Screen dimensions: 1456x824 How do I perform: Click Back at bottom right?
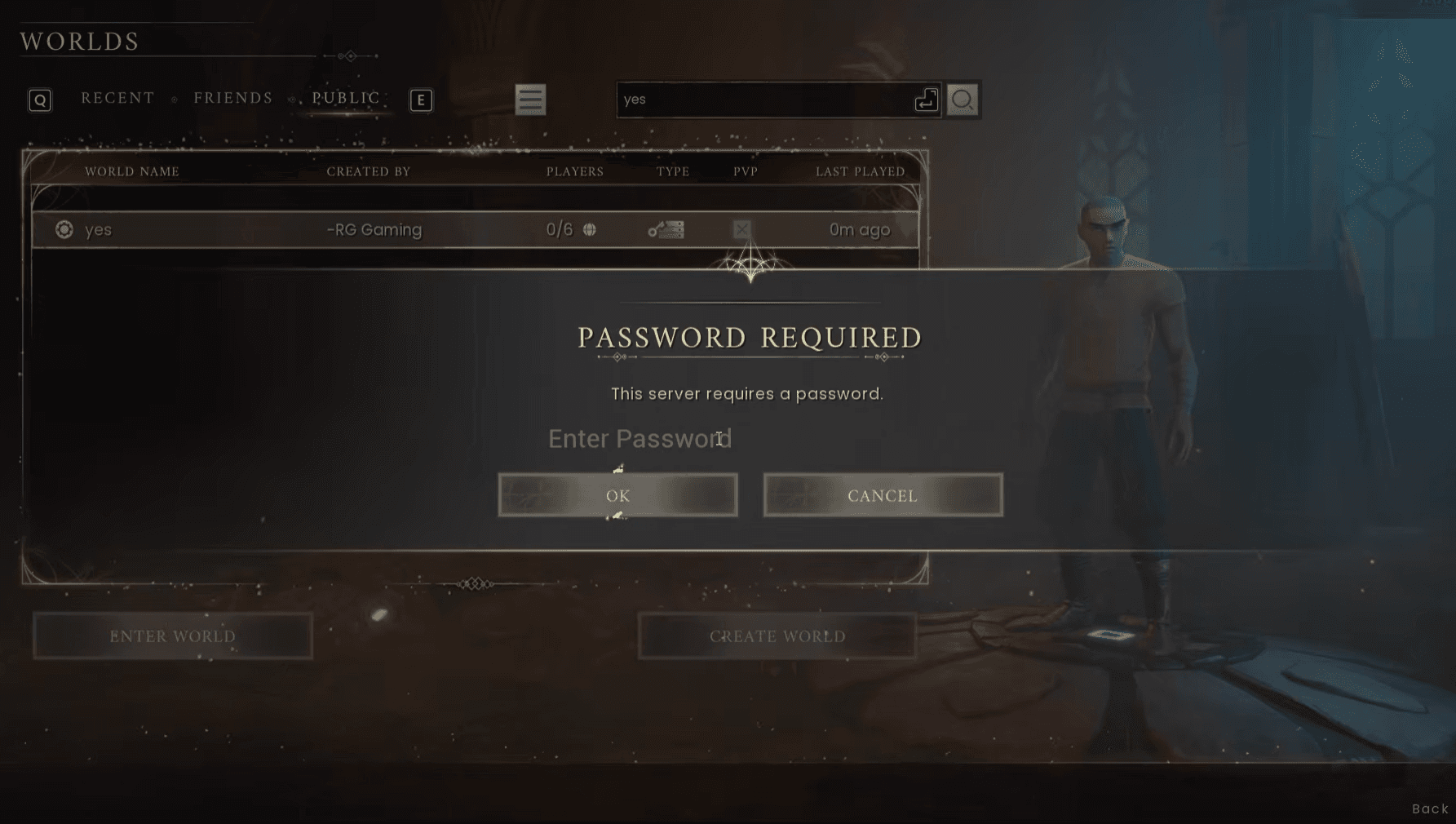(x=1430, y=808)
